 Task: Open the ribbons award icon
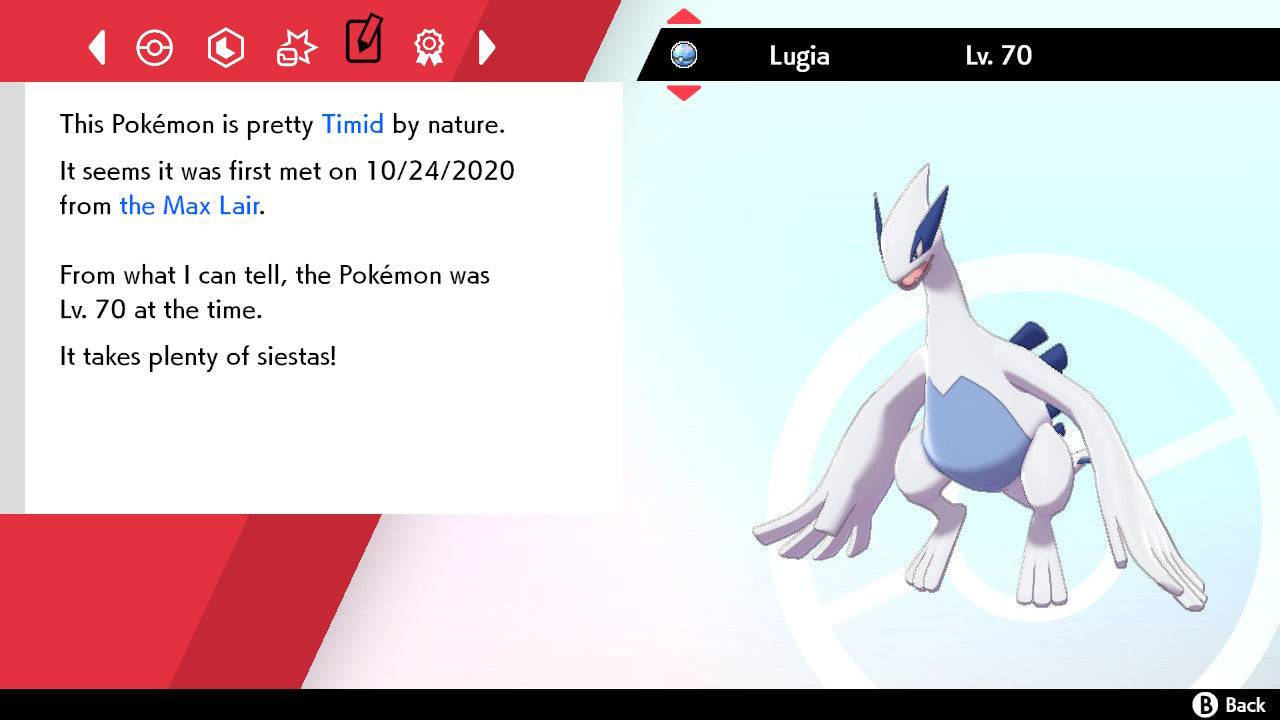[x=430, y=47]
